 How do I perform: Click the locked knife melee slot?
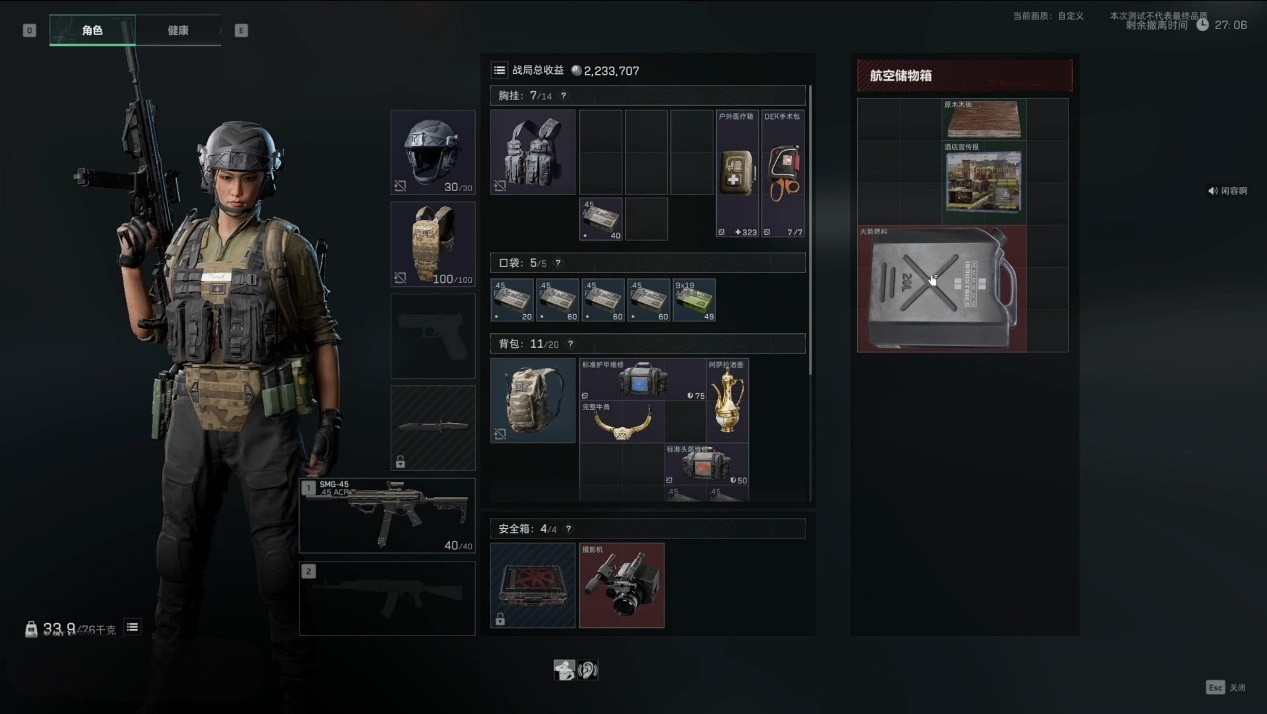point(432,427)
